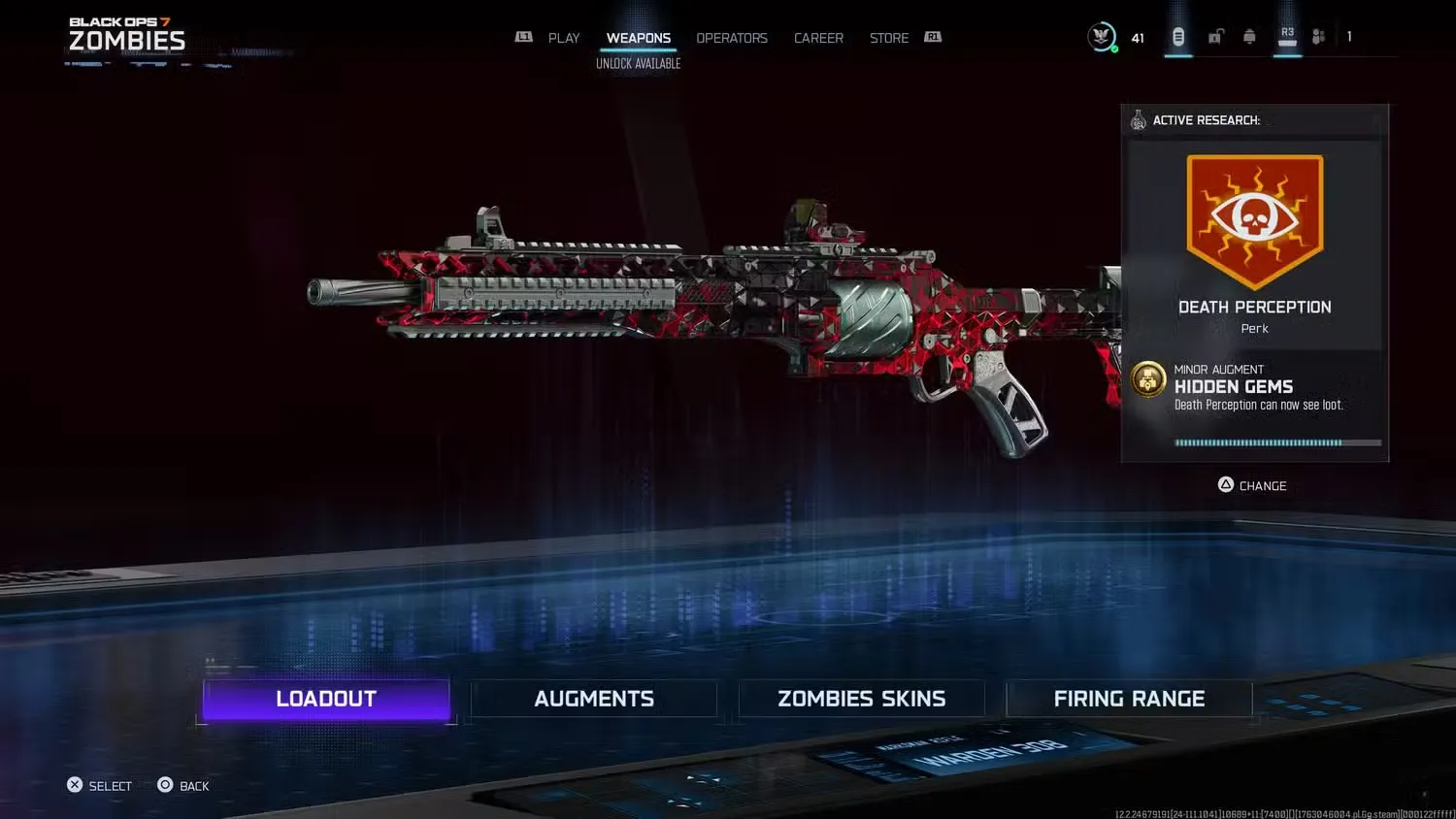Click the battery/supply drop icon
1456x819 pixels.
pyautogui.click(x=1178, y=36)
